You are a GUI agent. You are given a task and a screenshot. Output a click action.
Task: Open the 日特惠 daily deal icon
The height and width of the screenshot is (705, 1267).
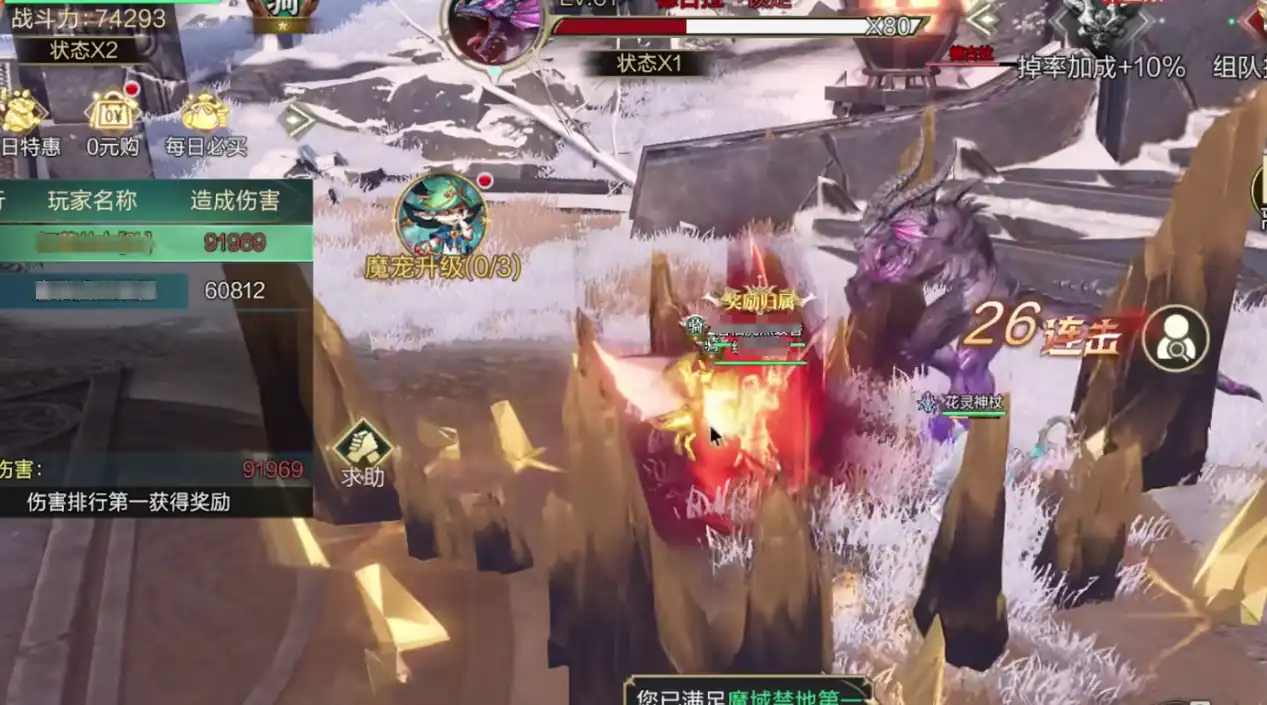[27, 123]
